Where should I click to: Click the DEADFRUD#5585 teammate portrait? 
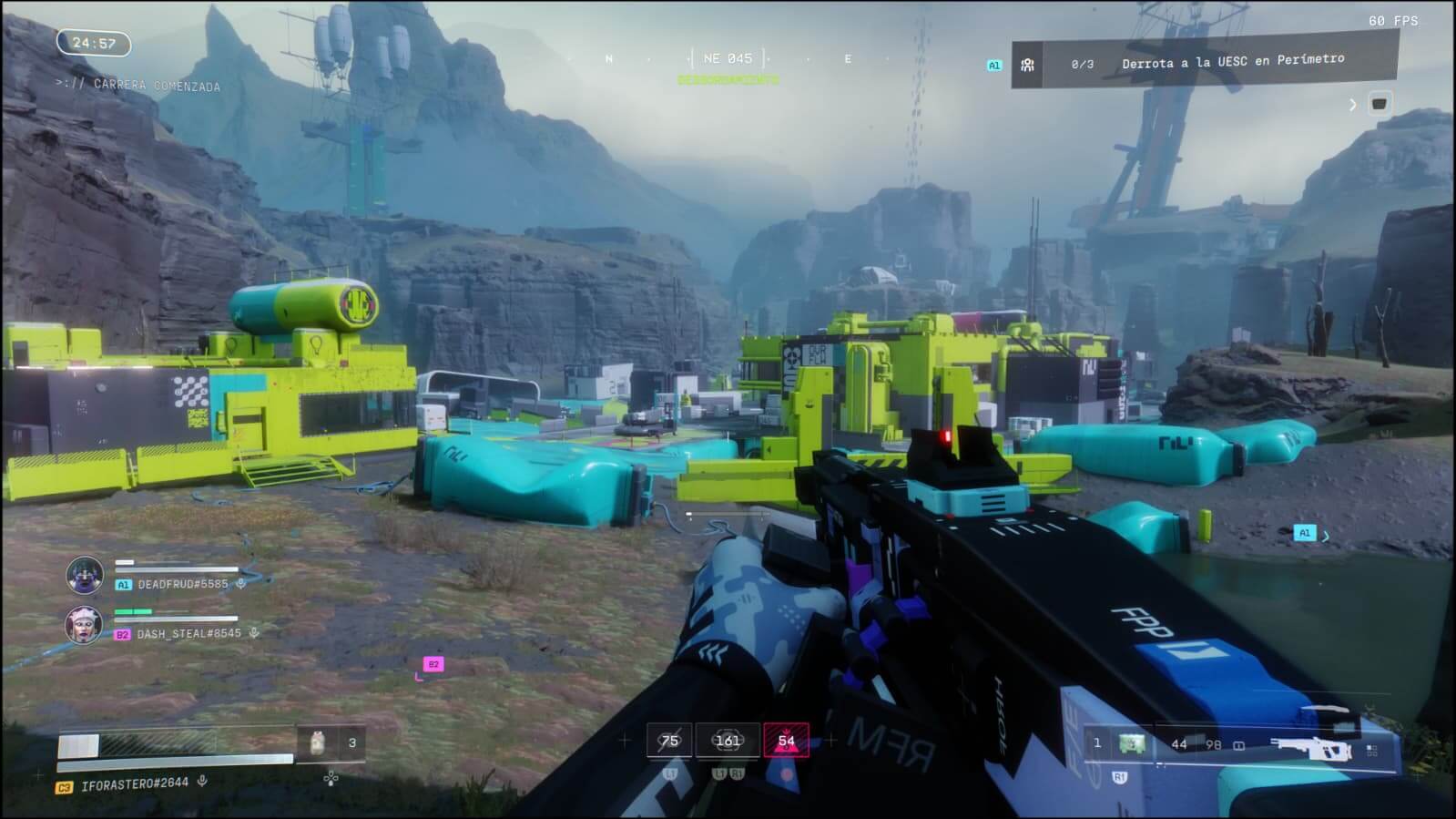coord(85,575)
